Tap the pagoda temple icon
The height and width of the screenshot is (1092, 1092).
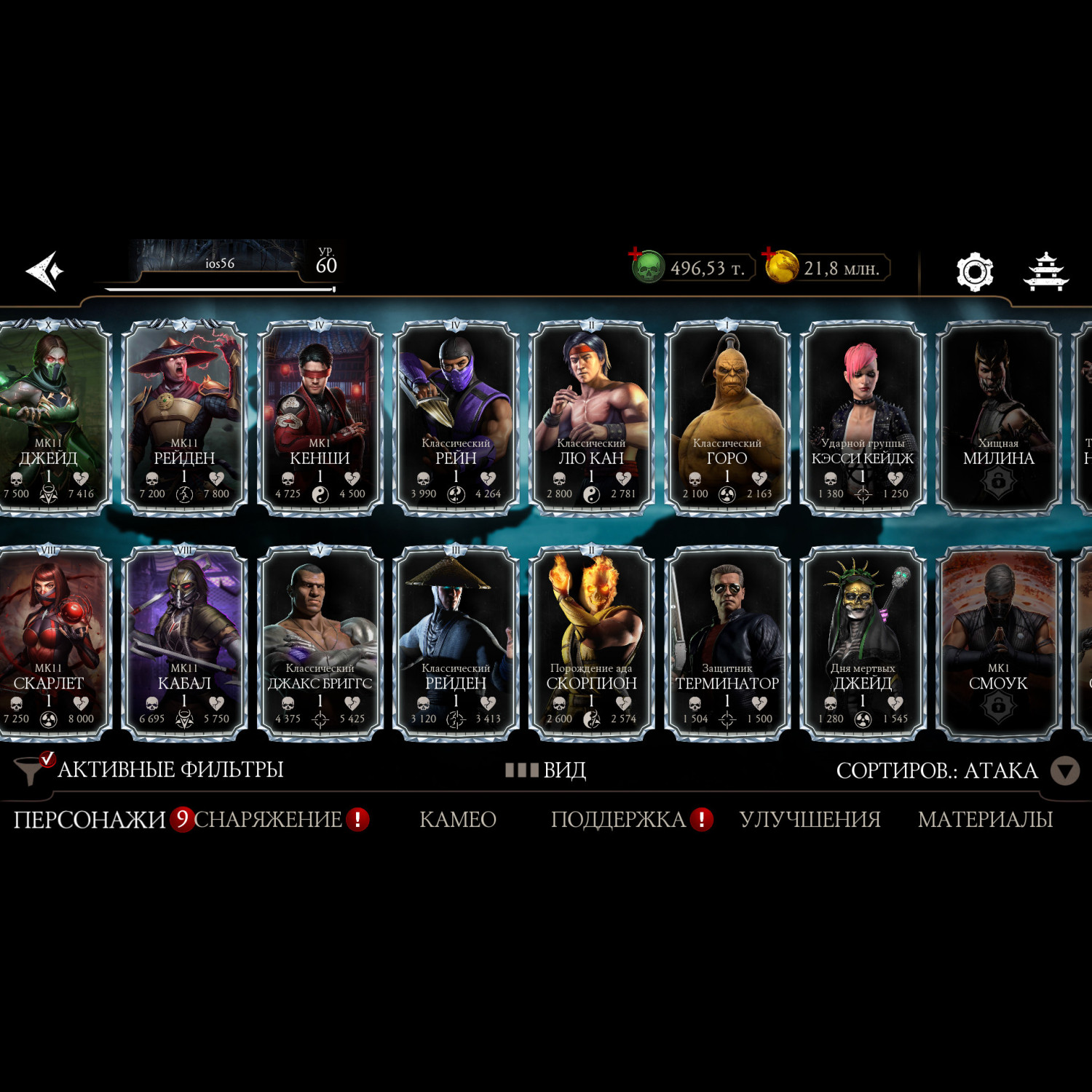1045,272
